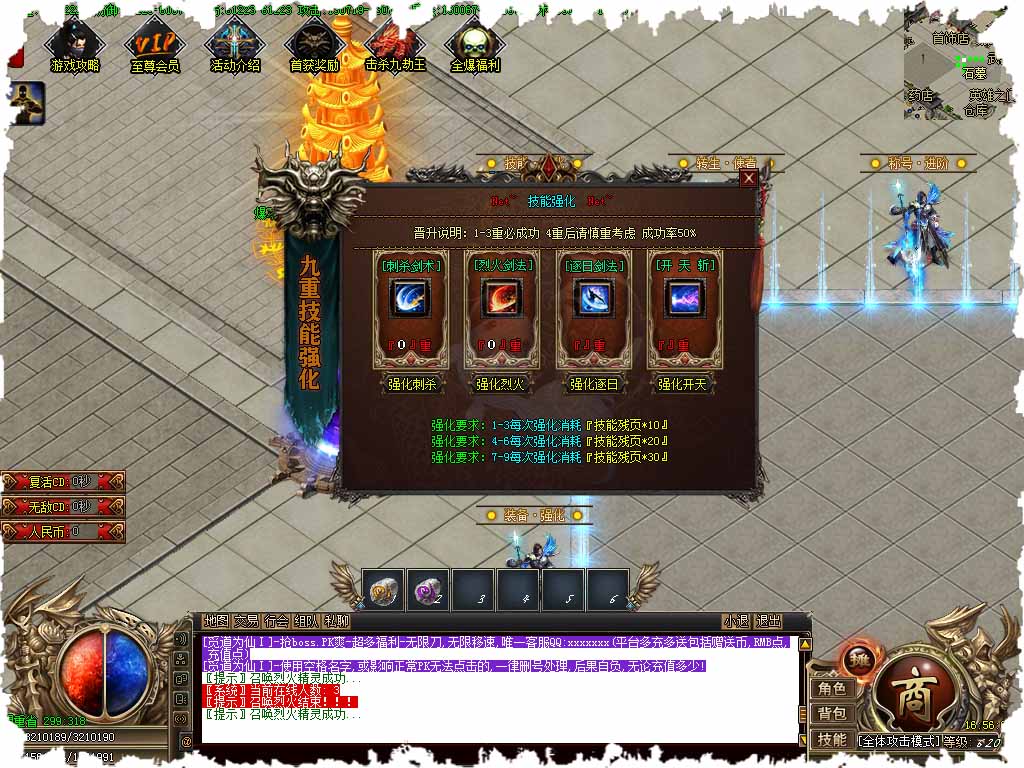Open the 首杀奖励 first-kill rewards

(315, 45)
